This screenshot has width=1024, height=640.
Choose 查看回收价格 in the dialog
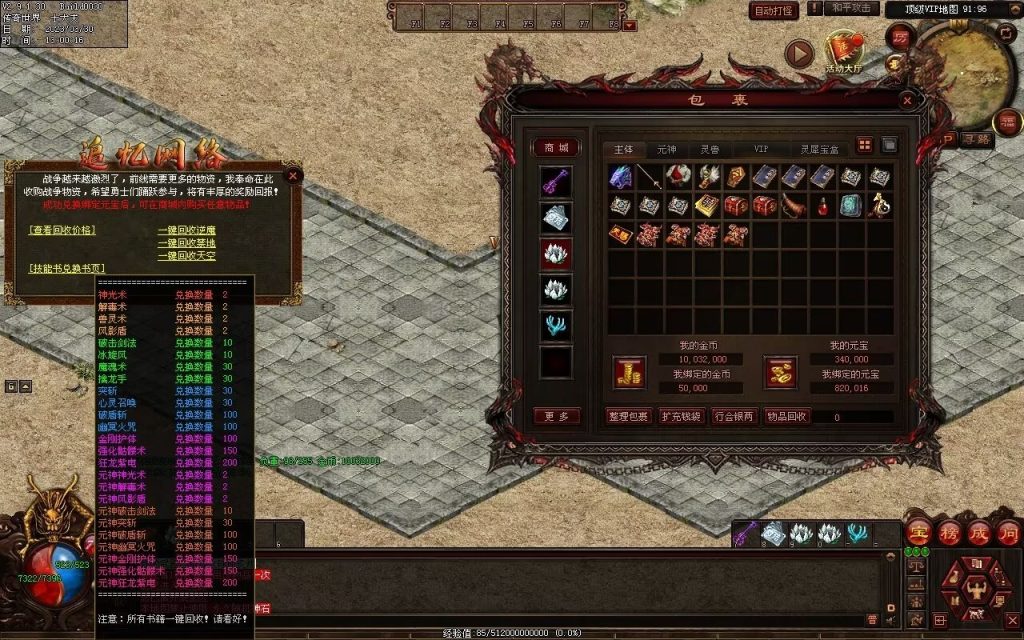click(x=63, y=229)
